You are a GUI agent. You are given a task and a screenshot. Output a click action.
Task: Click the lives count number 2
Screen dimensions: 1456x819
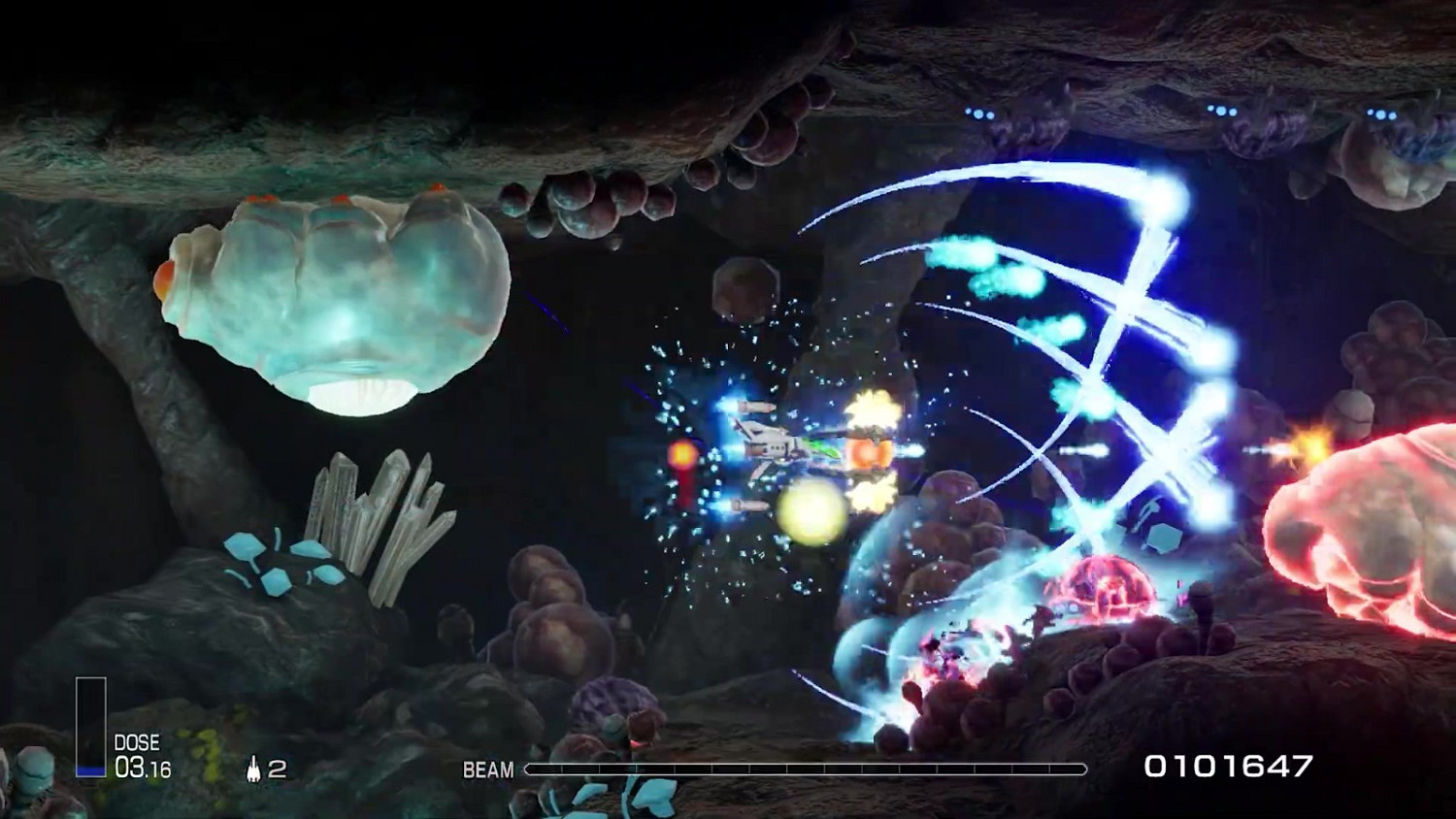(x=278, y=767)
